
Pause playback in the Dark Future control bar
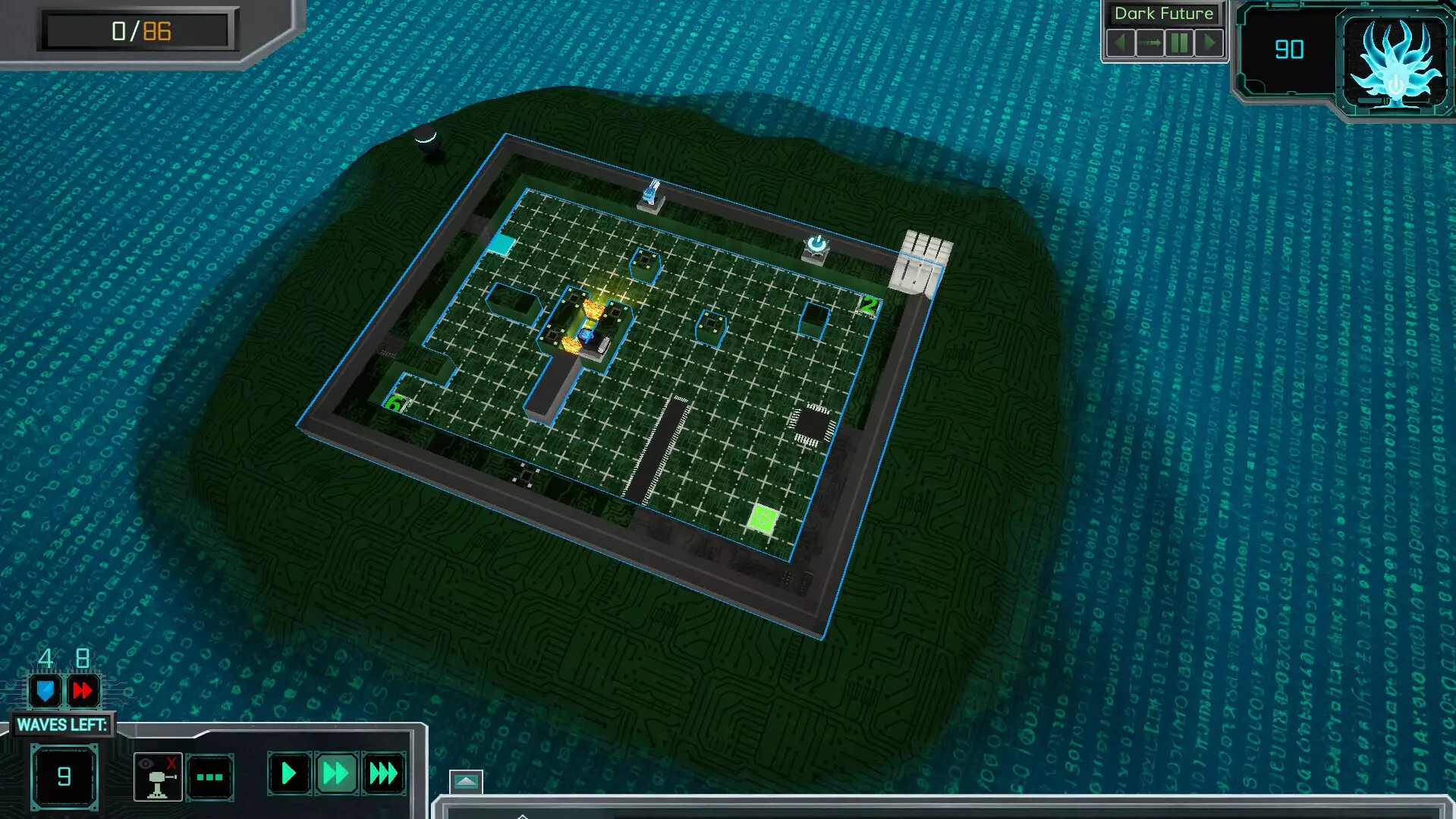[1180, 42]
